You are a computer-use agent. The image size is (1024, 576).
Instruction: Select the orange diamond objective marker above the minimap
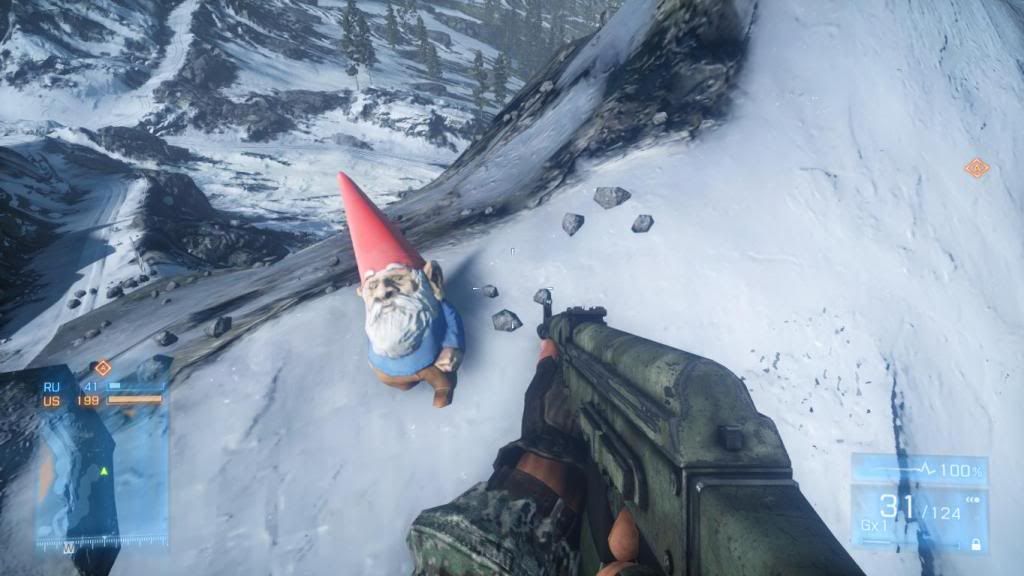pos(102,368)
